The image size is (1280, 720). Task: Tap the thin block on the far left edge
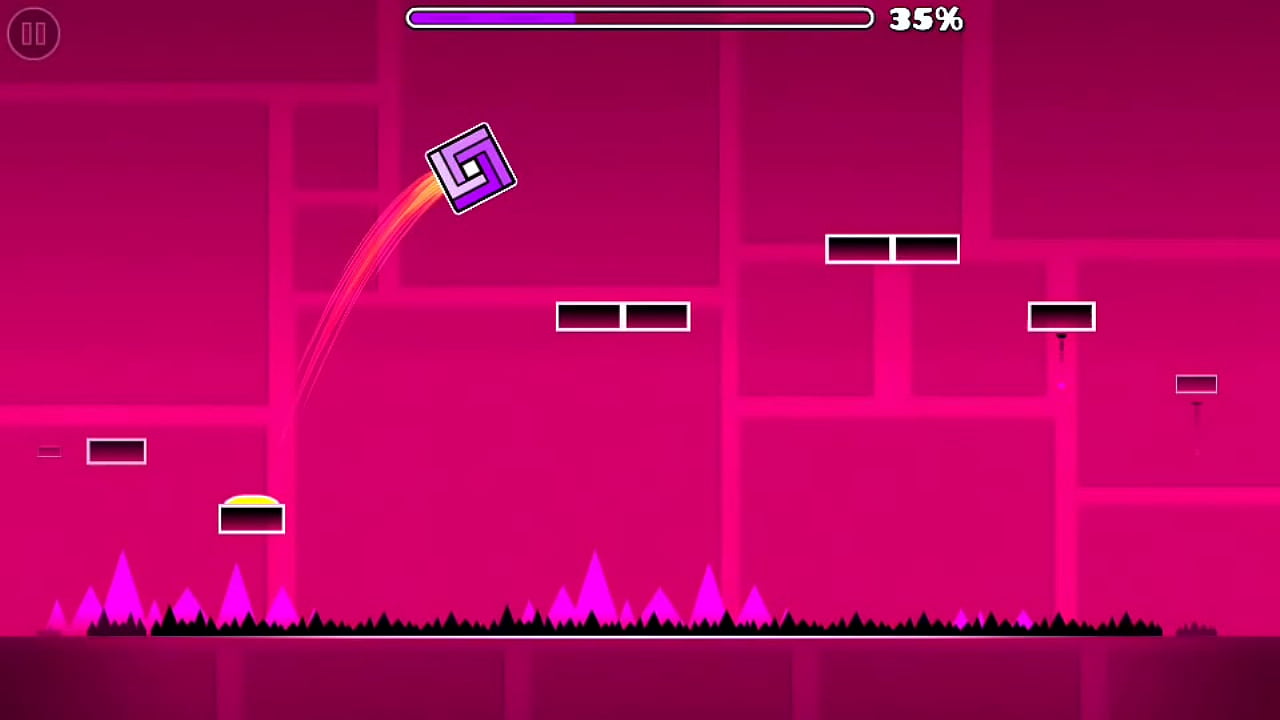(x=49, y=452)
